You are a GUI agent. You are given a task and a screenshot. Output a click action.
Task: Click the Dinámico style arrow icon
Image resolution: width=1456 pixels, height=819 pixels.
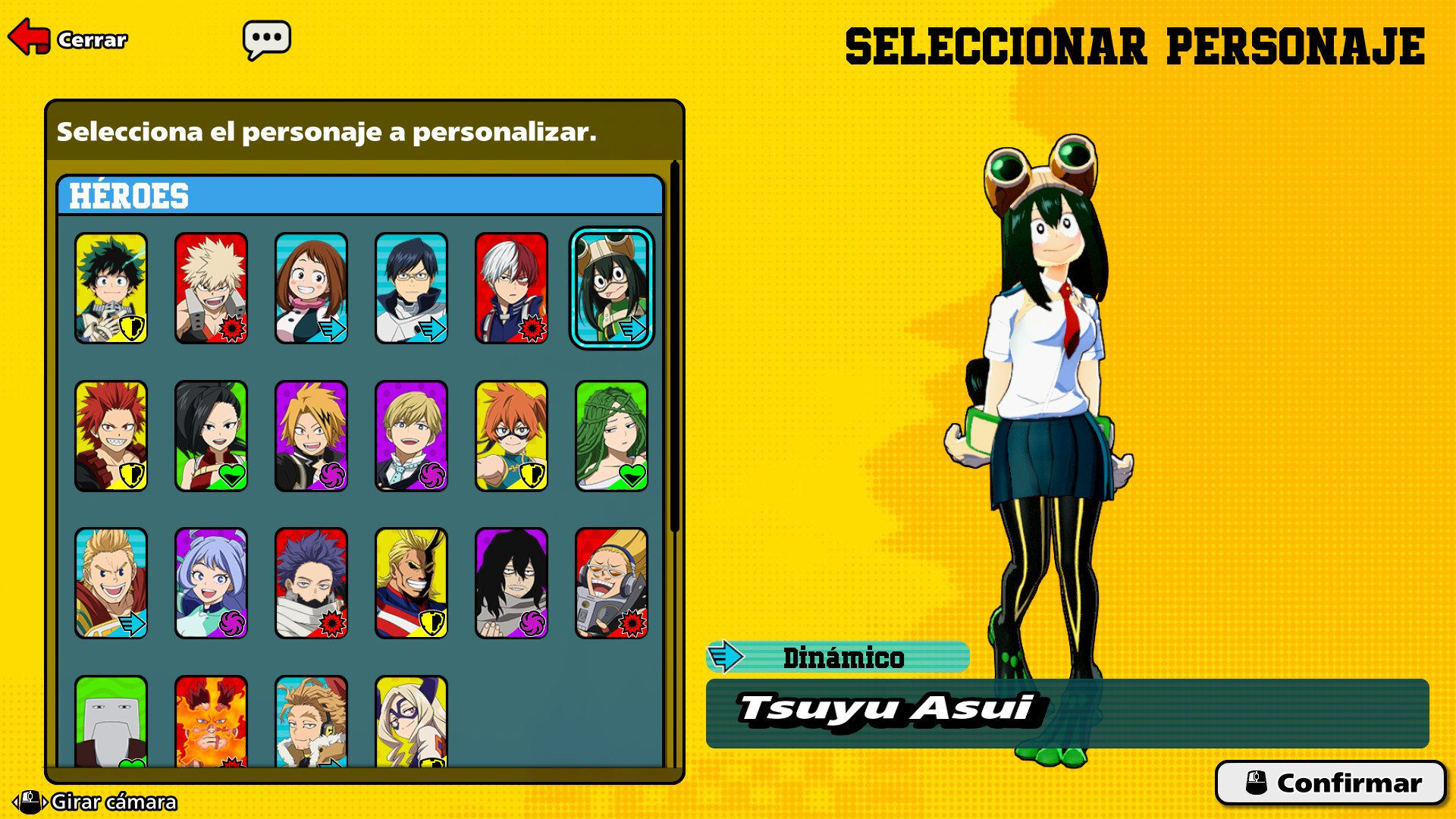click(726, 658)
